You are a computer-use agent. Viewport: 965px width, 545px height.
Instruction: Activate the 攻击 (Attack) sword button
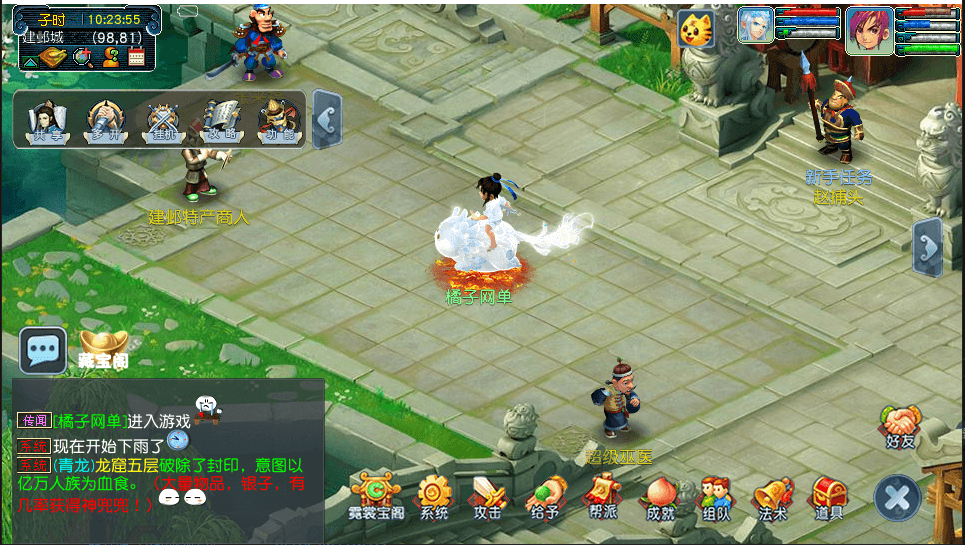pos(488,493)
